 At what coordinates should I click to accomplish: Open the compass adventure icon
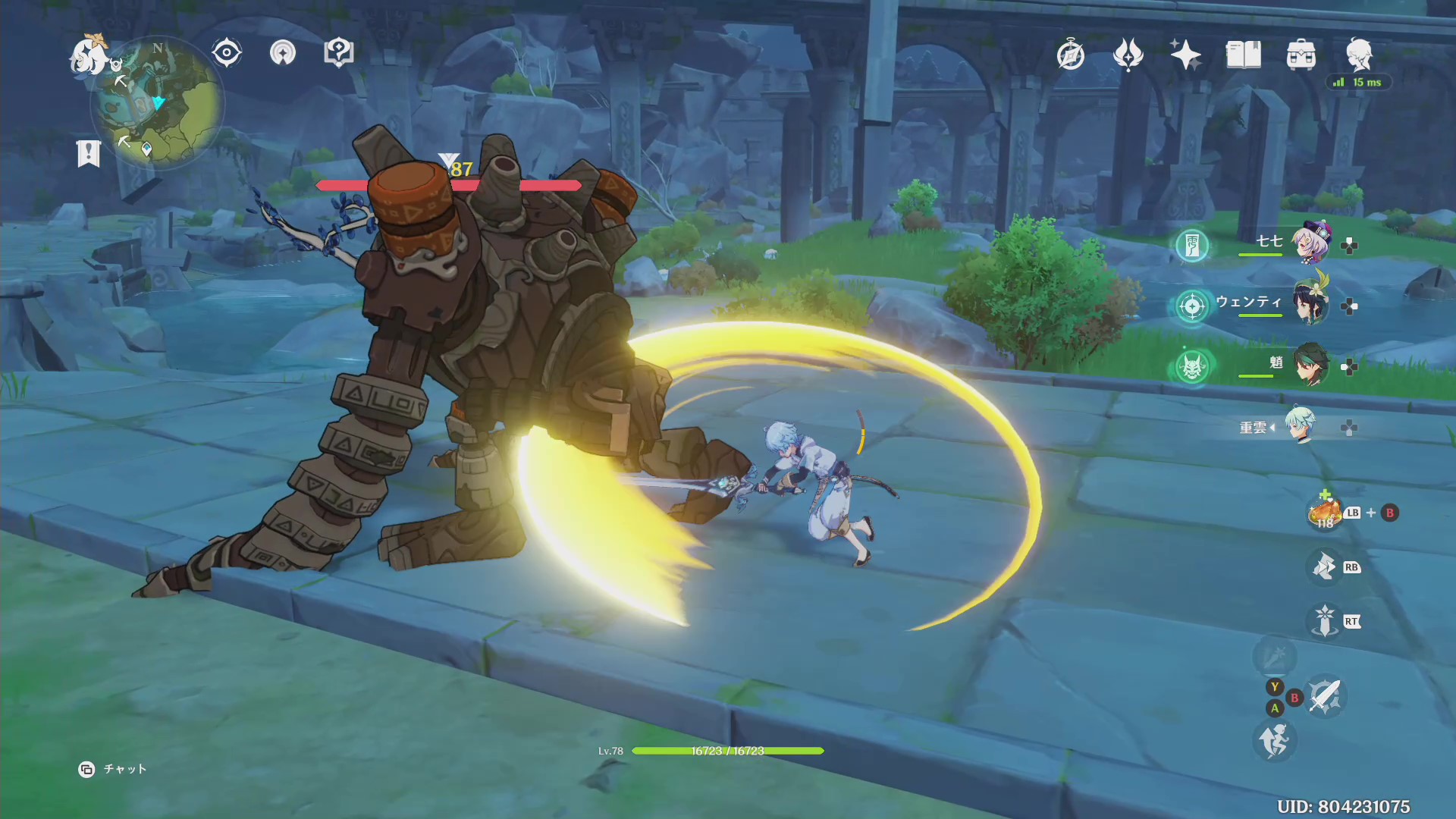pos(1070,55)
